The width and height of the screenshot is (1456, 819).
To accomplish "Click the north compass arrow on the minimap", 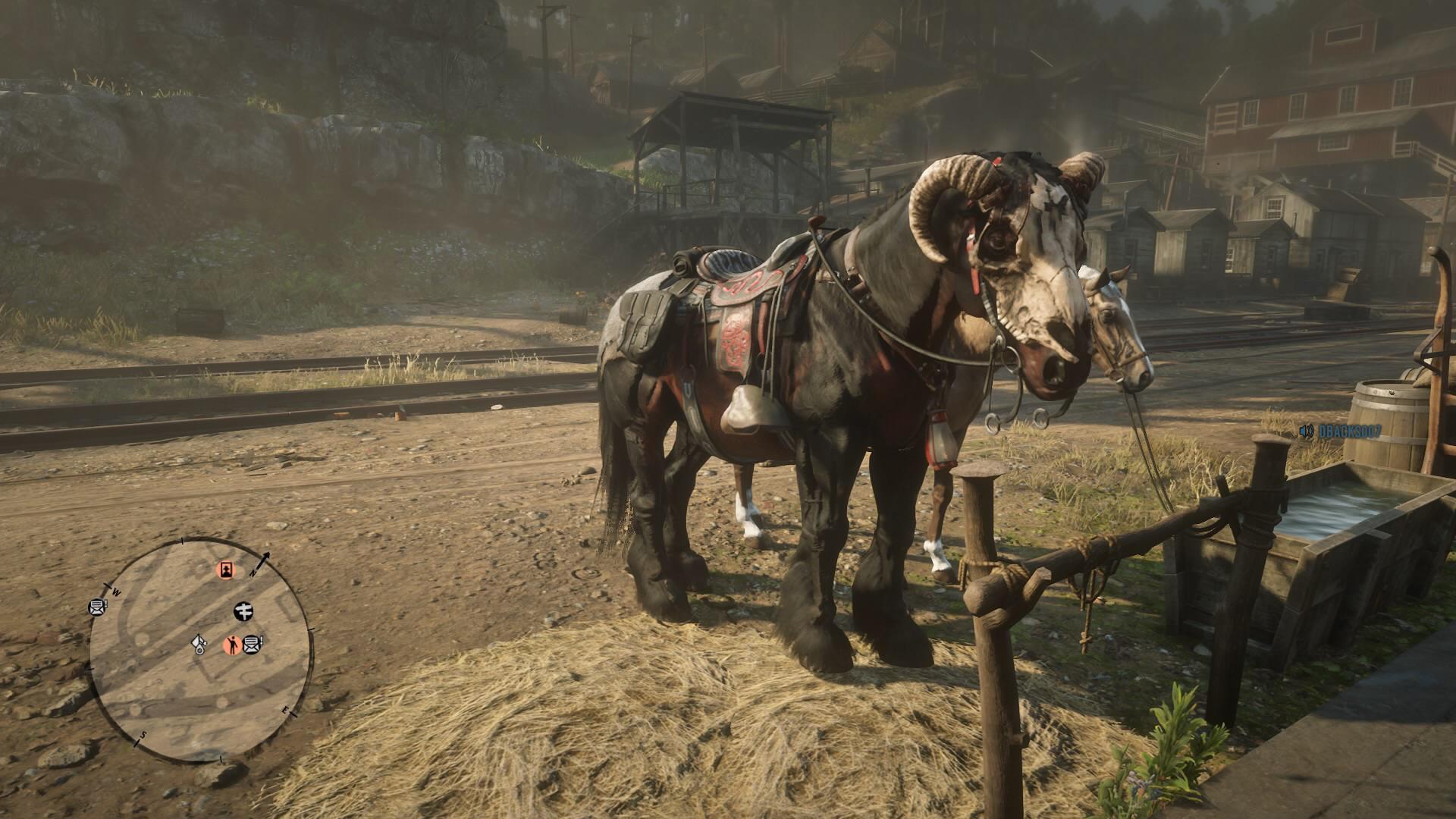I will click(265, 557).
